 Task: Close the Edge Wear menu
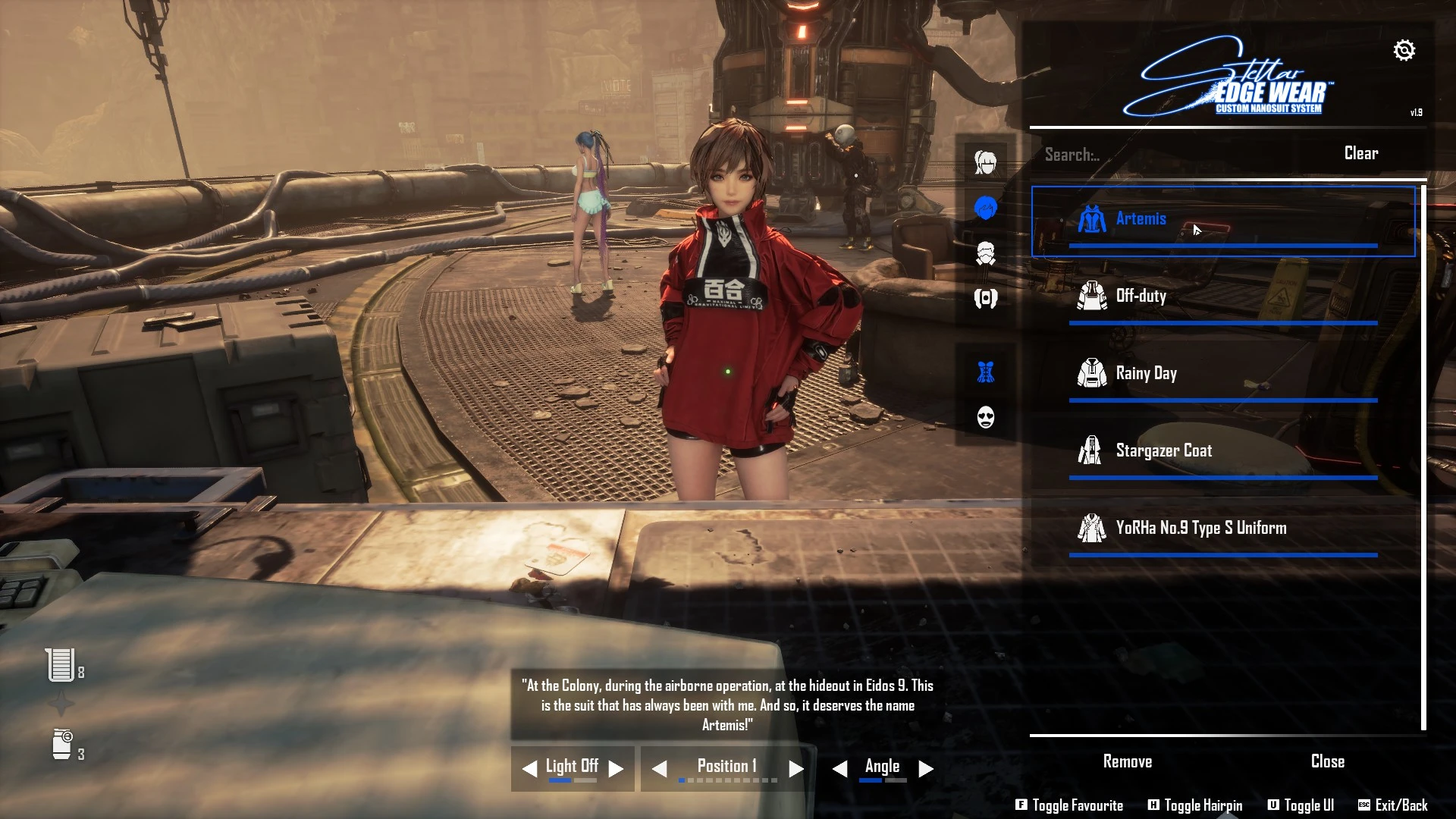pos(1327,761)
